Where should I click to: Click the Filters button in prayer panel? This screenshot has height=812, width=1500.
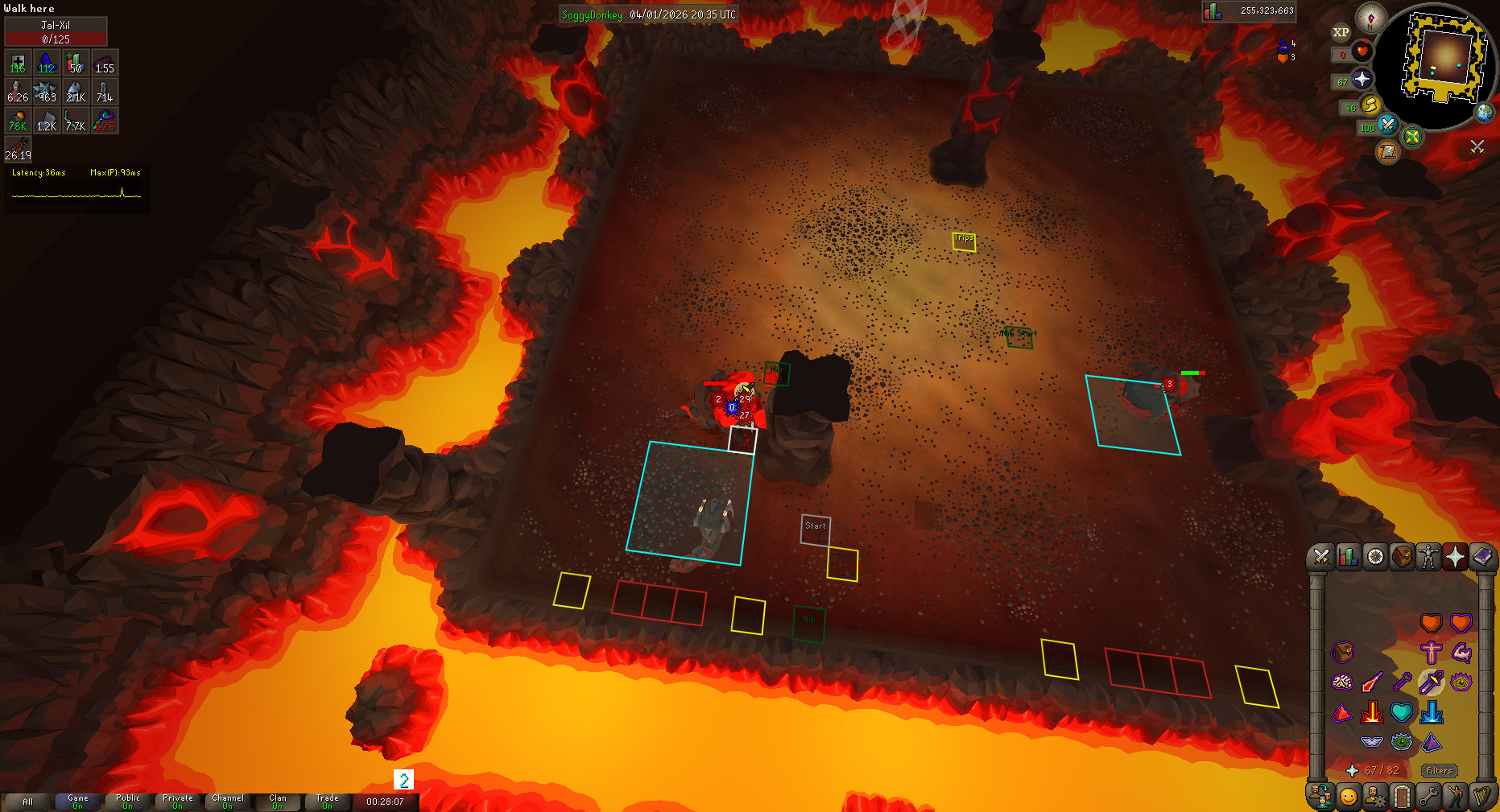click(1439, 771)
